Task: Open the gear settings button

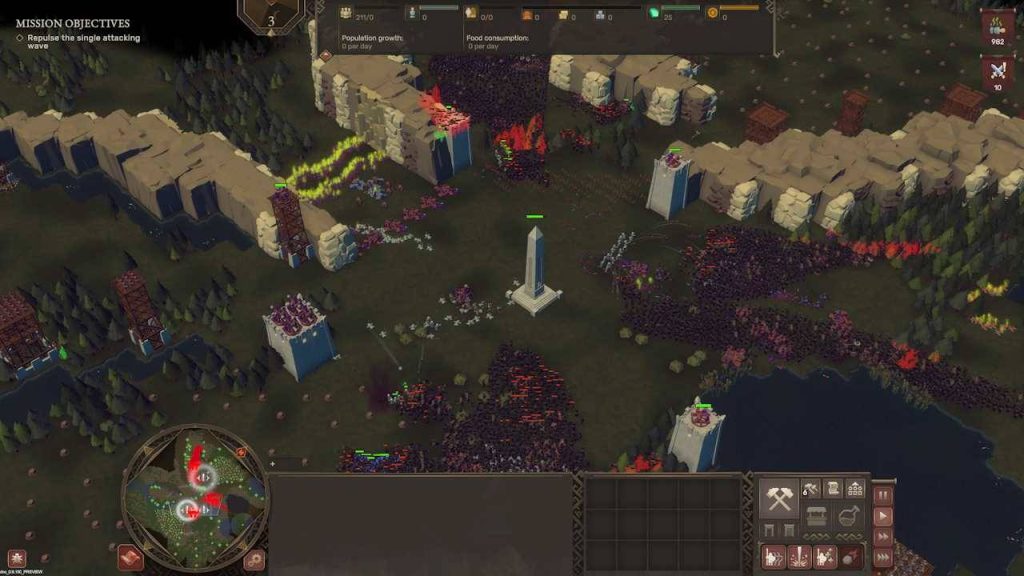Action: coord(256,558)
